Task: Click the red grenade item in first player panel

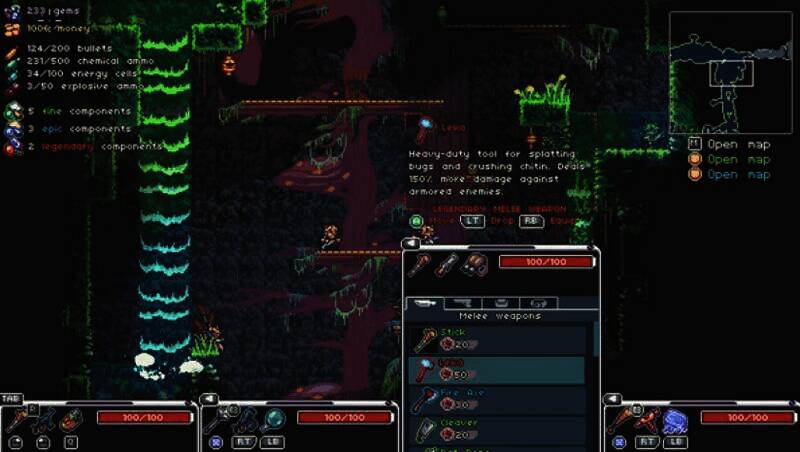Action: [x=71, y=420]
